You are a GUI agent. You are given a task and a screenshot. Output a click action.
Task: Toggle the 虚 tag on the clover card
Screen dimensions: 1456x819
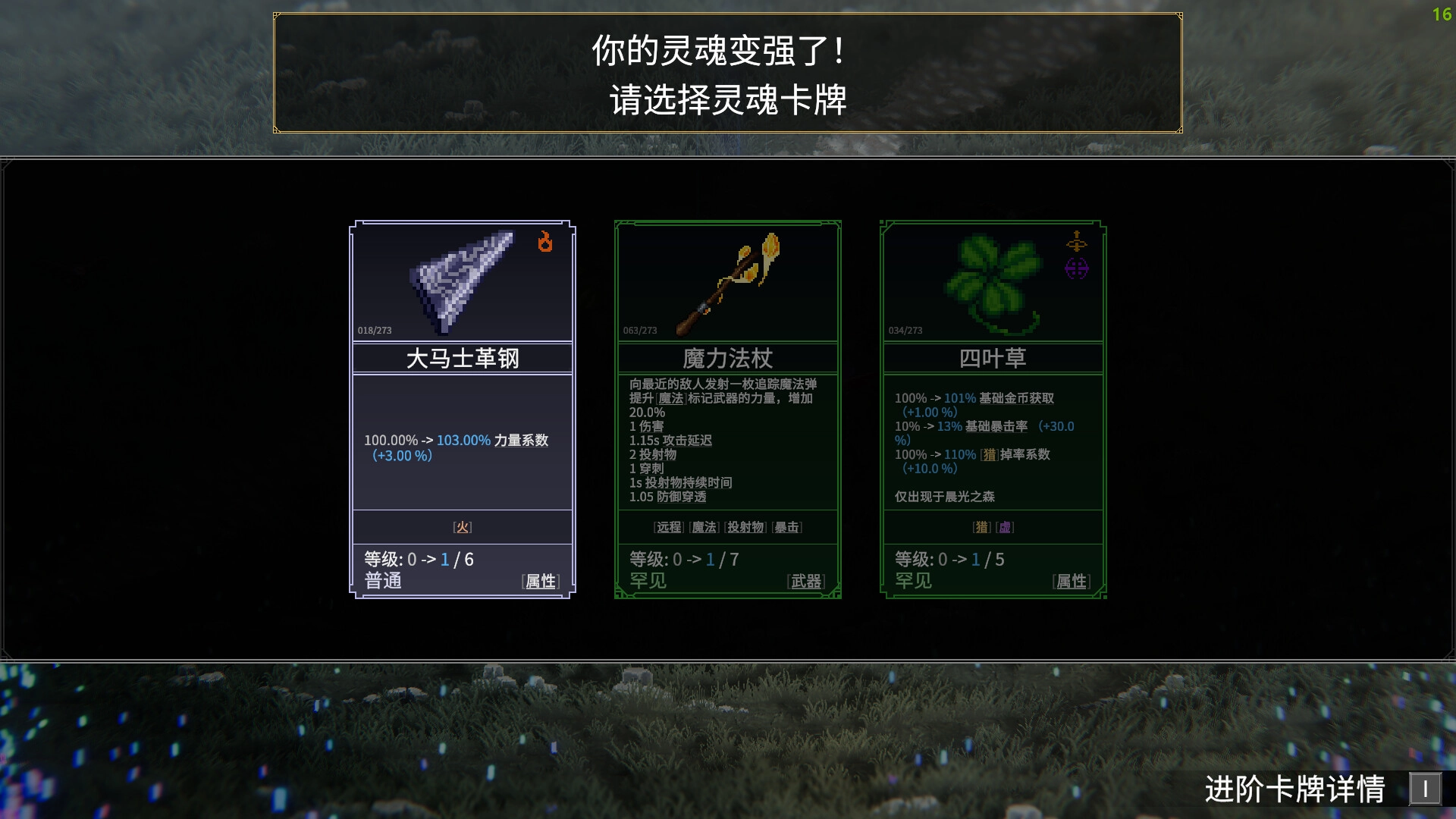pos(1006,527)
